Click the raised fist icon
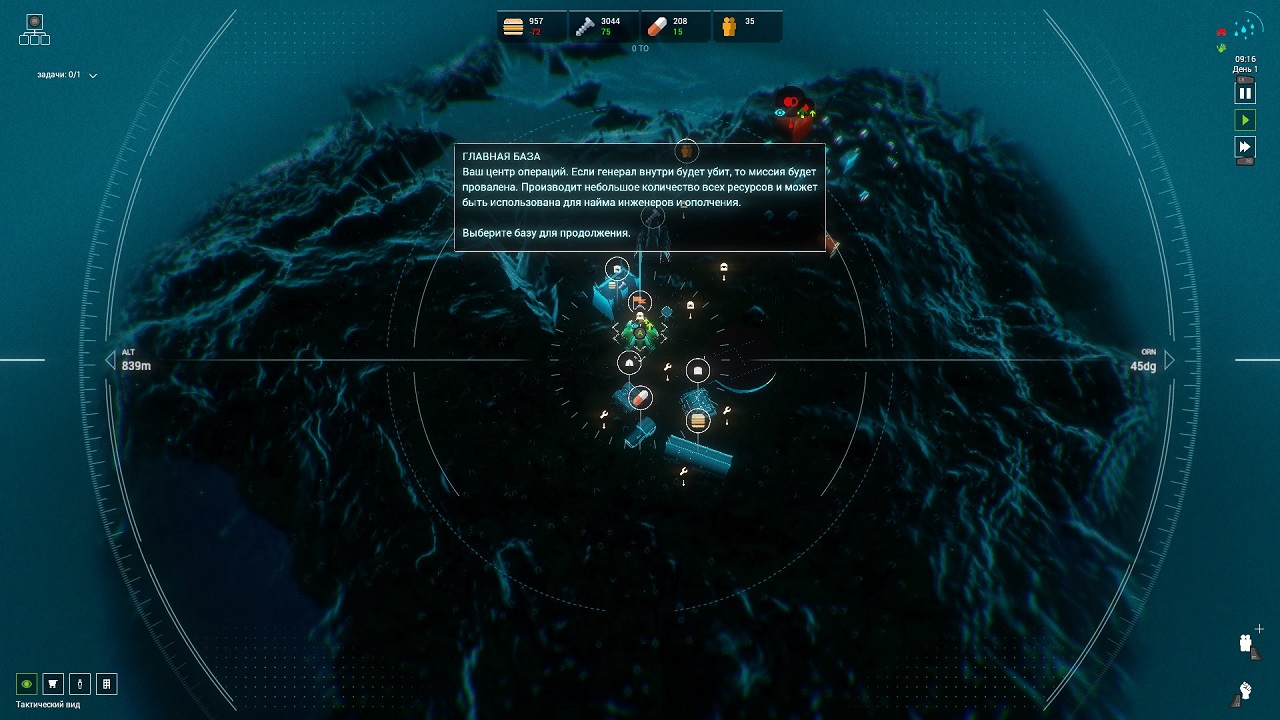The height and width of the screenshot is (720, 1280). coord(1246,690)
